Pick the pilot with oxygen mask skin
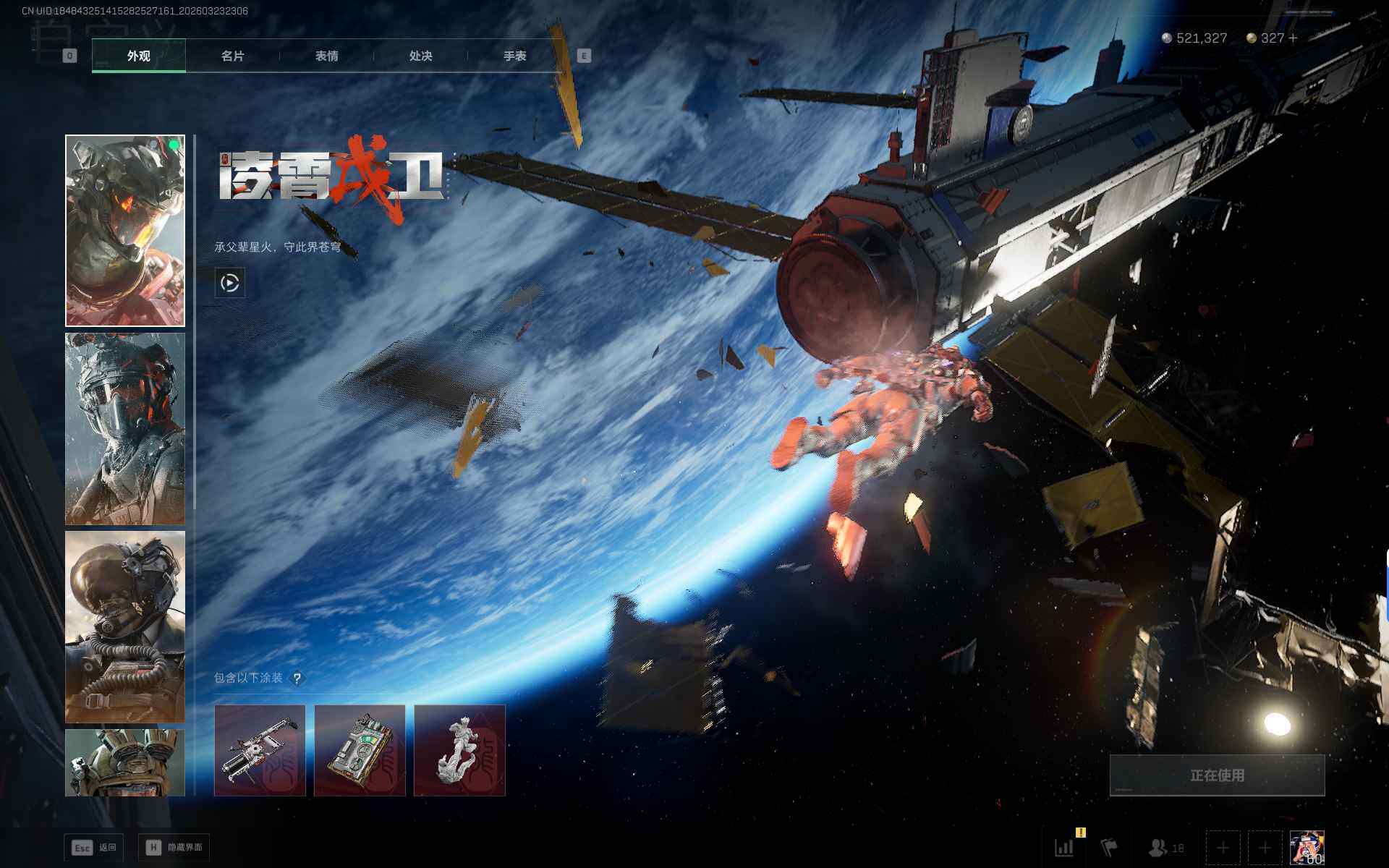This screenshot has height=868, width=1389. (125, 626)
